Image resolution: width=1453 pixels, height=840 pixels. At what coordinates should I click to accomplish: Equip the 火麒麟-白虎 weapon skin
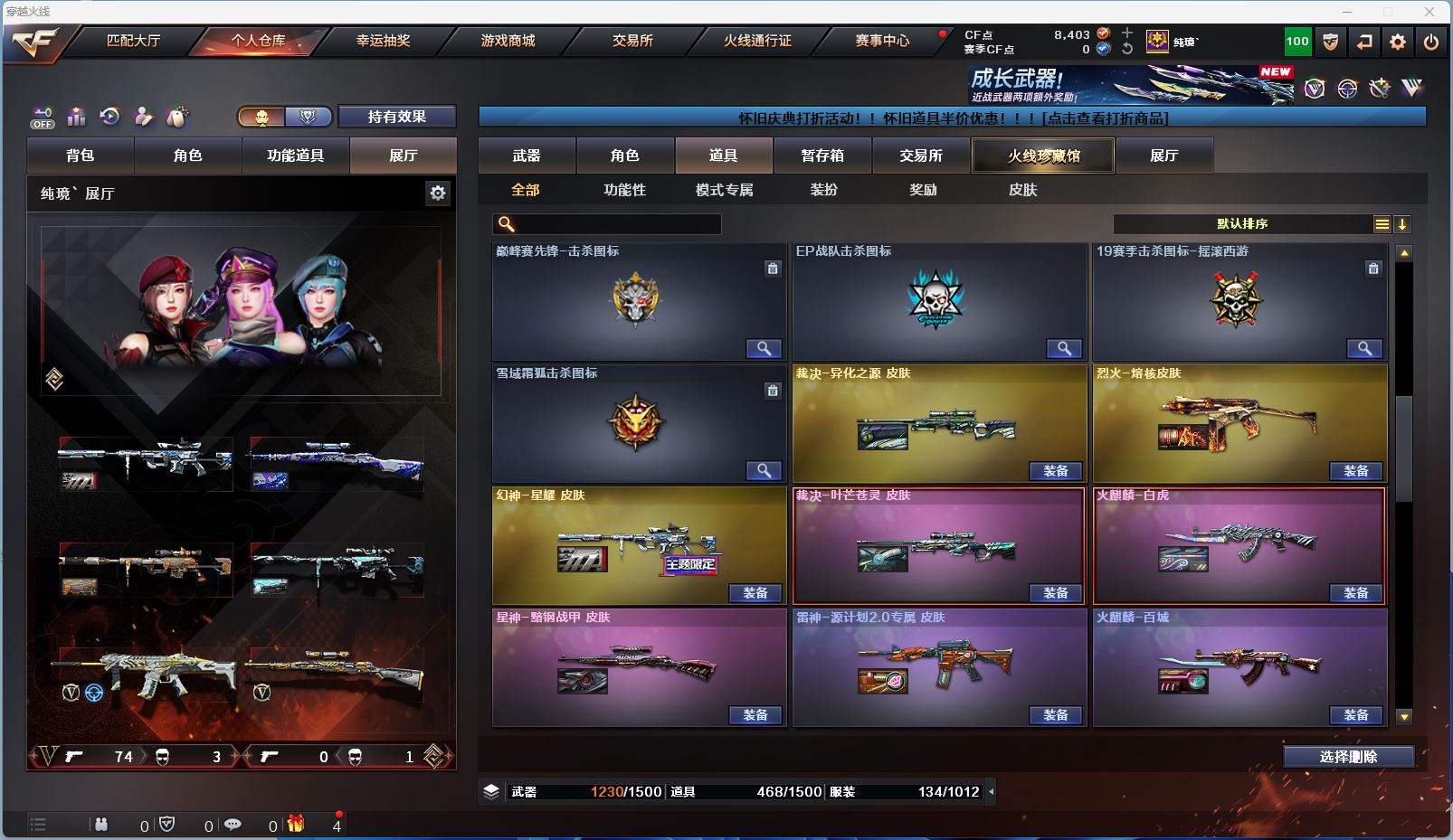(1355, 593)
